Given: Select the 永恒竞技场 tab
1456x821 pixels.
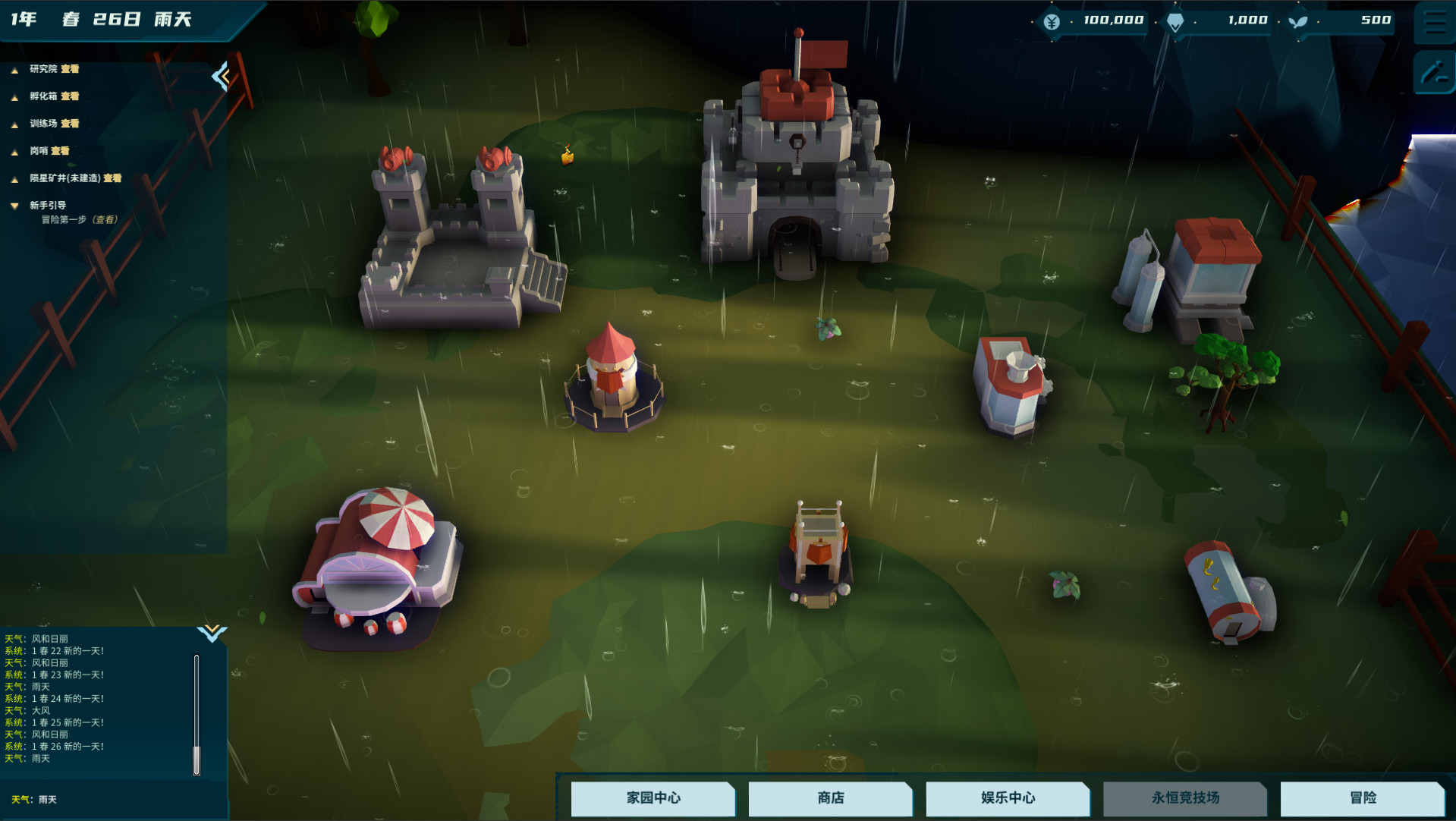Looking at the screenshot, I should click(x=1185, y=798).
